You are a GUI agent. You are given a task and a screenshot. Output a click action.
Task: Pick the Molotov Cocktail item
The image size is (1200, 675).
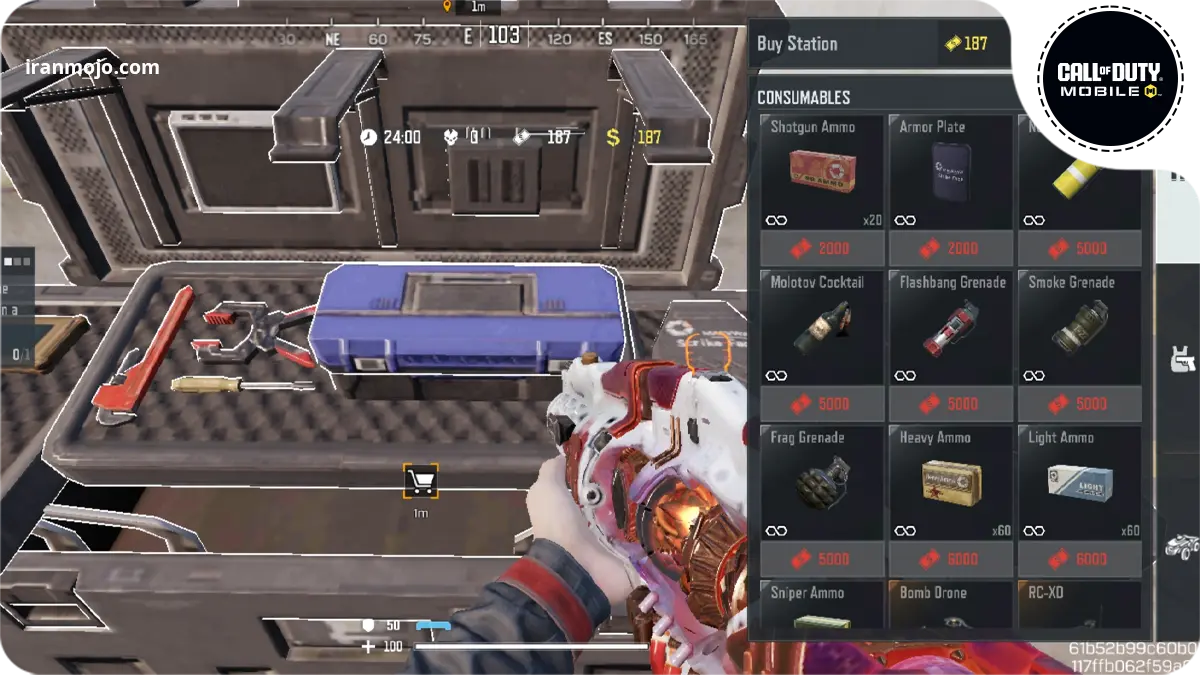point(822,328)
